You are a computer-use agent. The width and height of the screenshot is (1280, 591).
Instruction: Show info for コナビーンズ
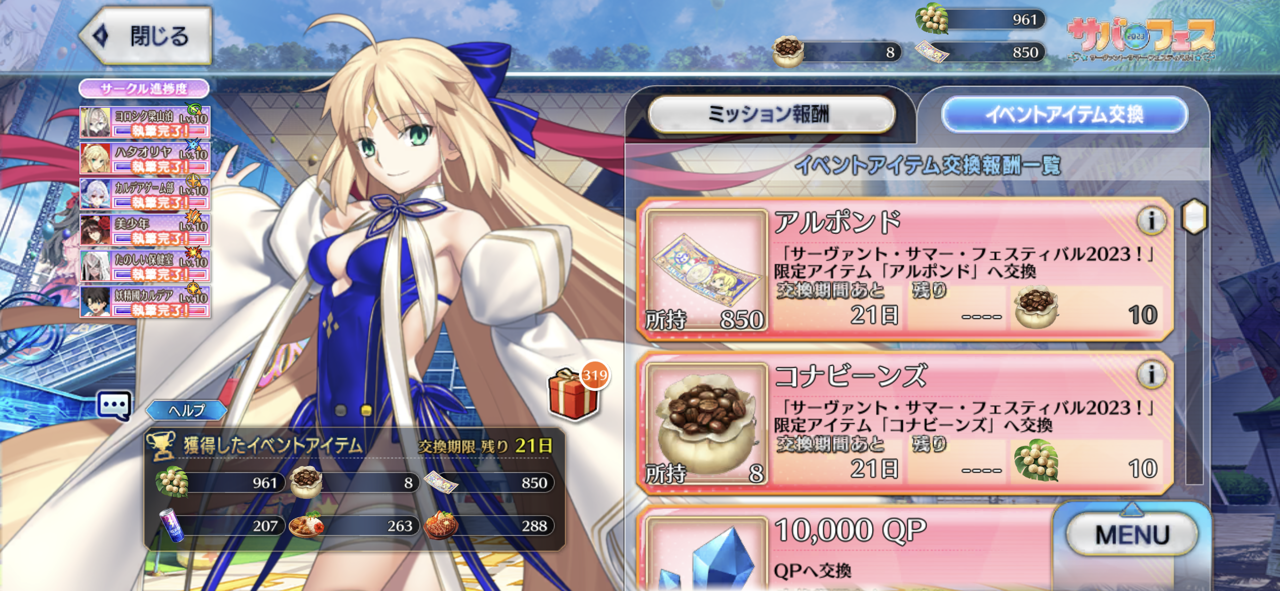1151,375
